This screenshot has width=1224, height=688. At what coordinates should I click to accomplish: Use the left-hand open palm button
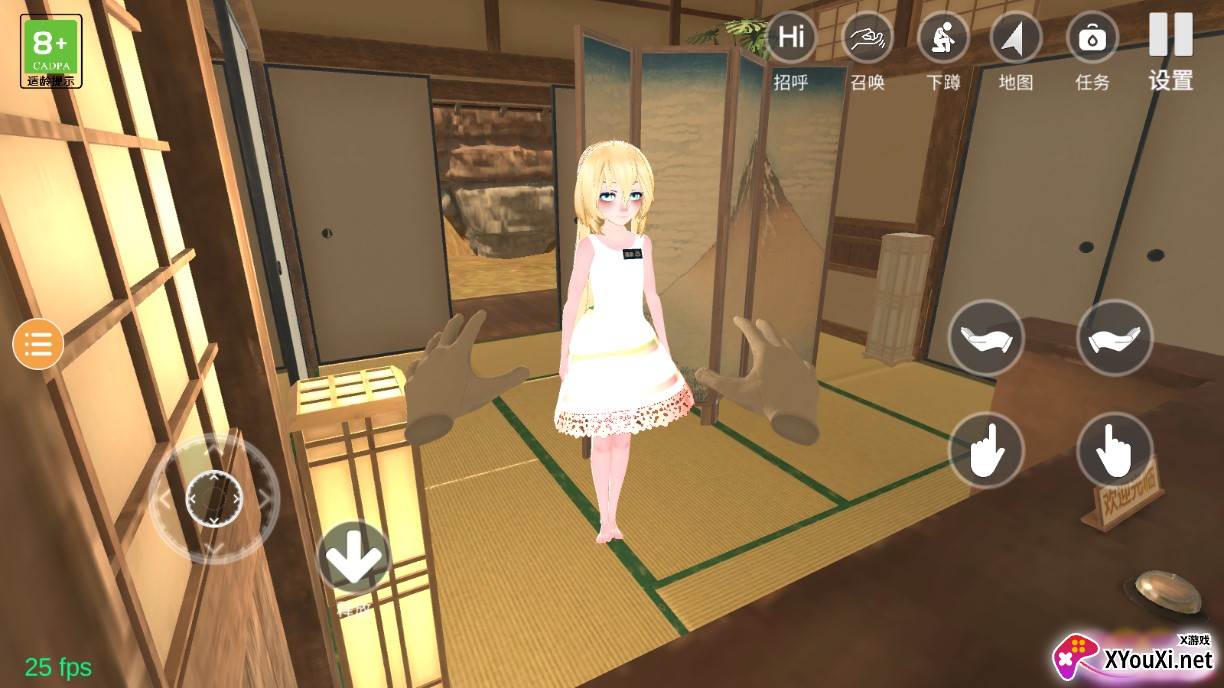click(x=986, y=338)
